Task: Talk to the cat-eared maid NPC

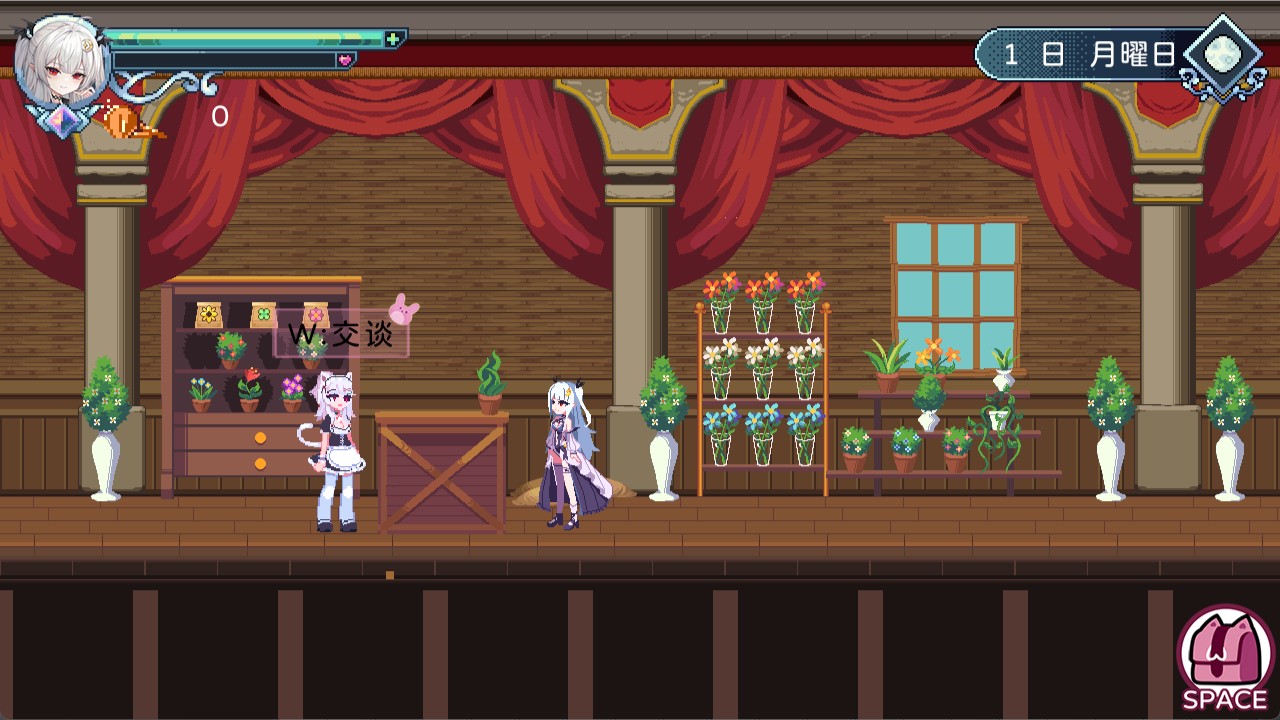Action: tap(335, 450)
